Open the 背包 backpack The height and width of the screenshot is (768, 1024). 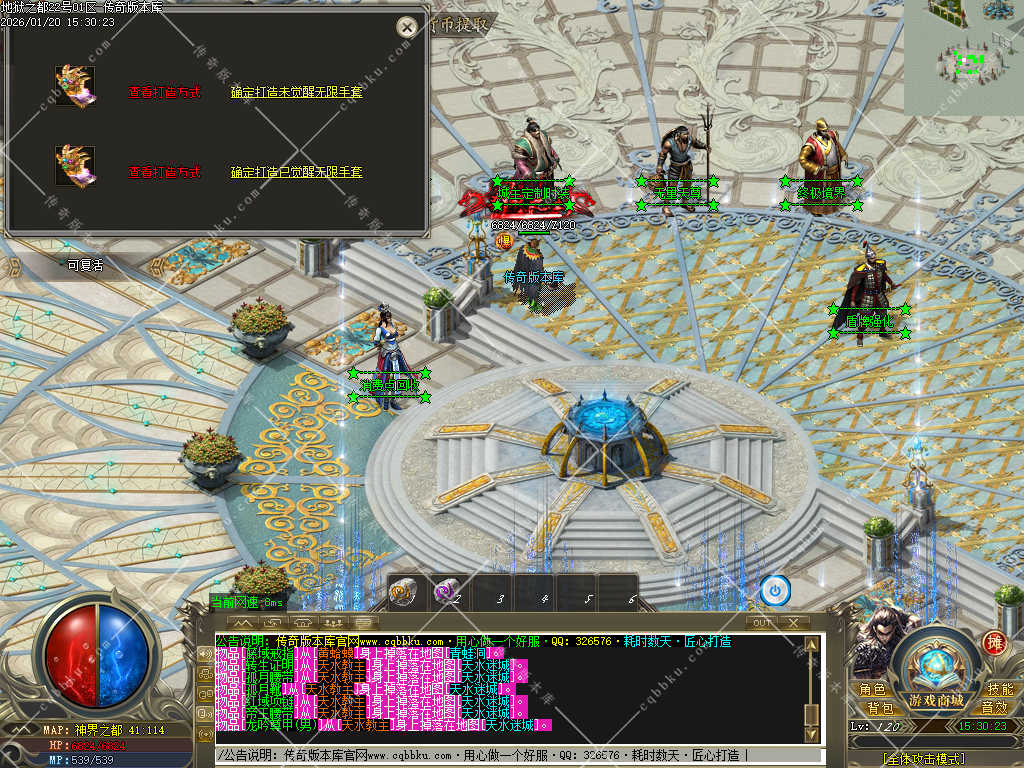880,707
